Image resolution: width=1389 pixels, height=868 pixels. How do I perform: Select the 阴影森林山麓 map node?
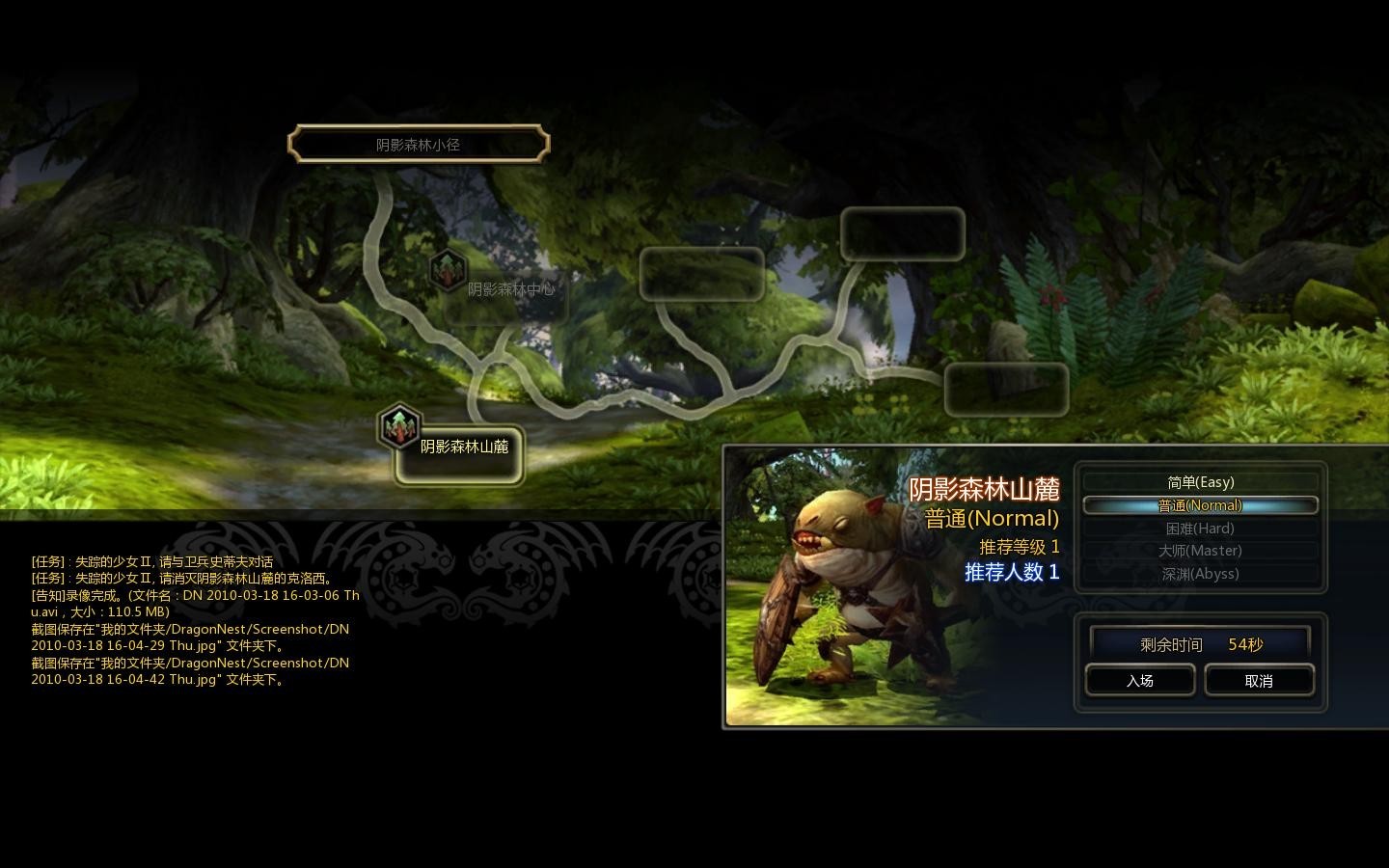click(x=460, y=449)
